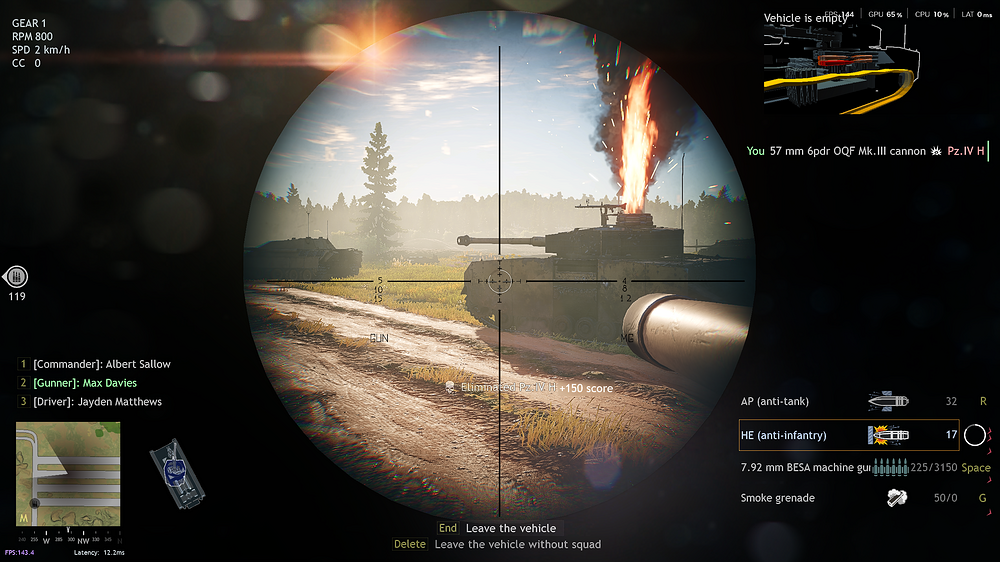Open the minimap
Viewport: 1000px width, 562px height.
[68, 473]
